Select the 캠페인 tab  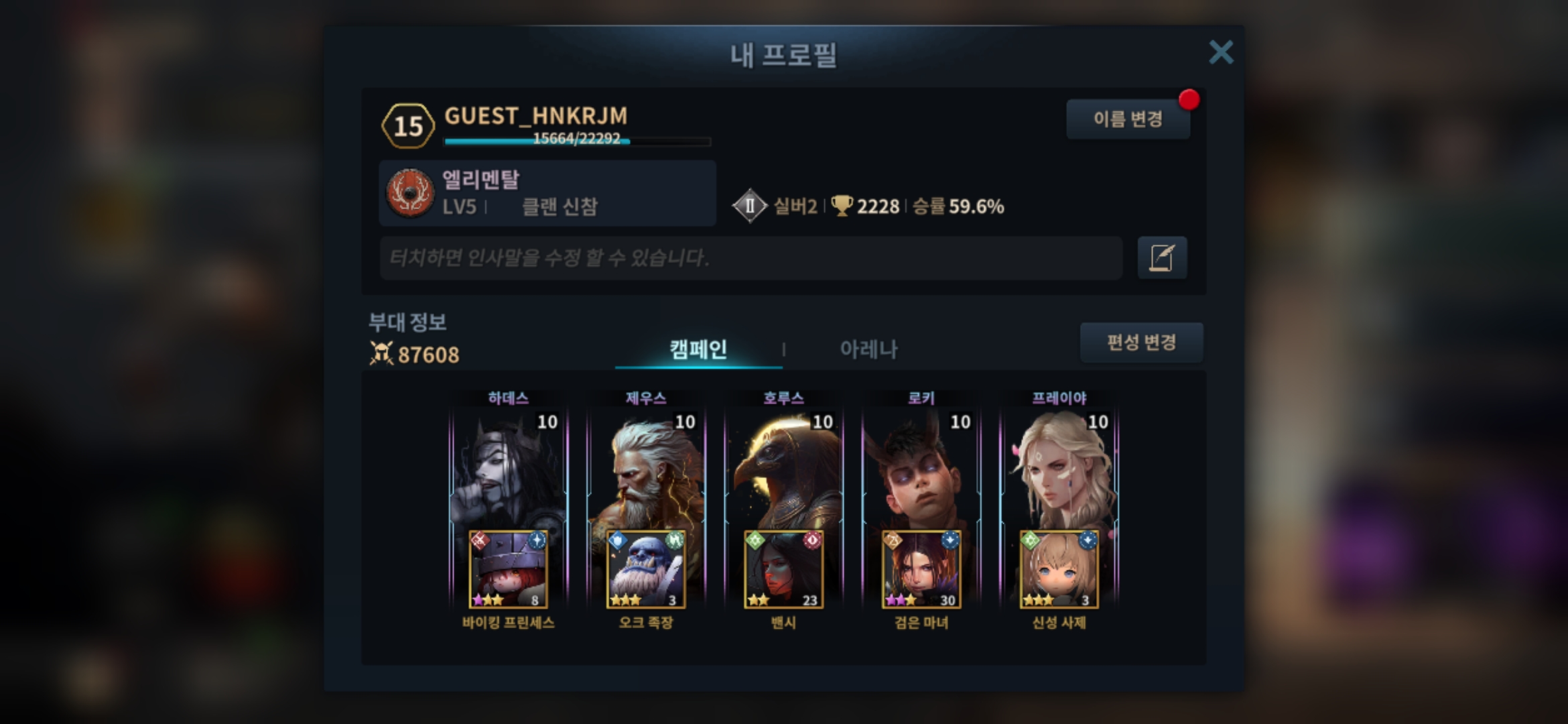click(698, 349)
